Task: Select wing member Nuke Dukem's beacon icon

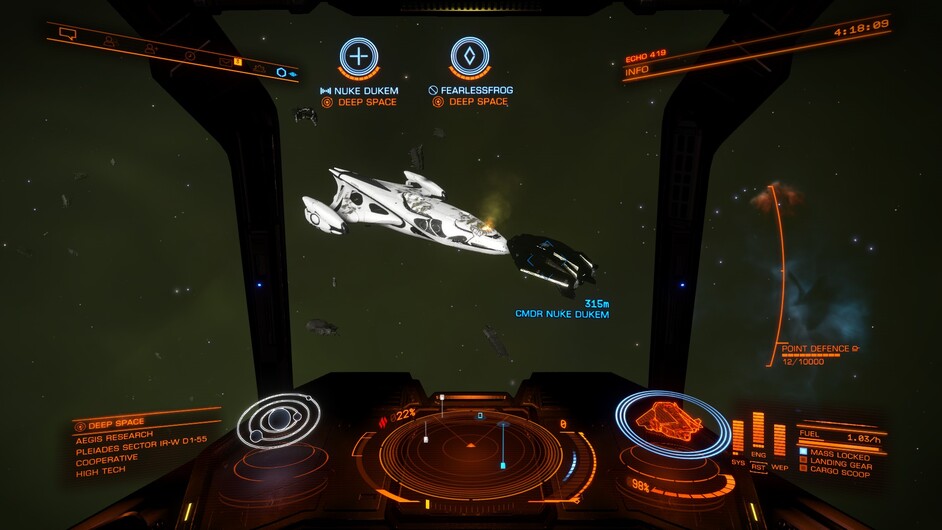Action: pyautogui.click(x=359, y=57)
